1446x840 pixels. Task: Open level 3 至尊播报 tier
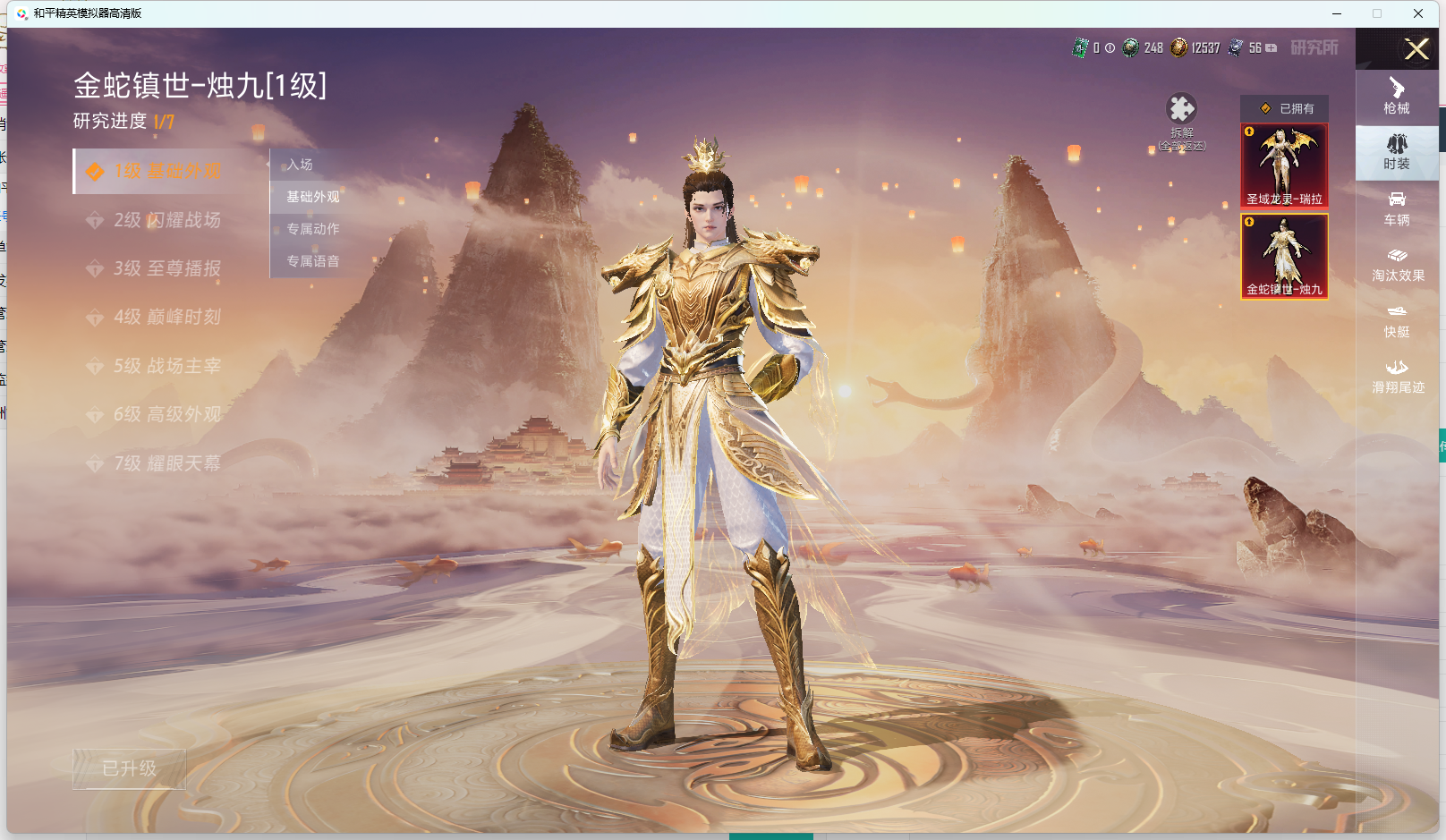tap(166, 268)
